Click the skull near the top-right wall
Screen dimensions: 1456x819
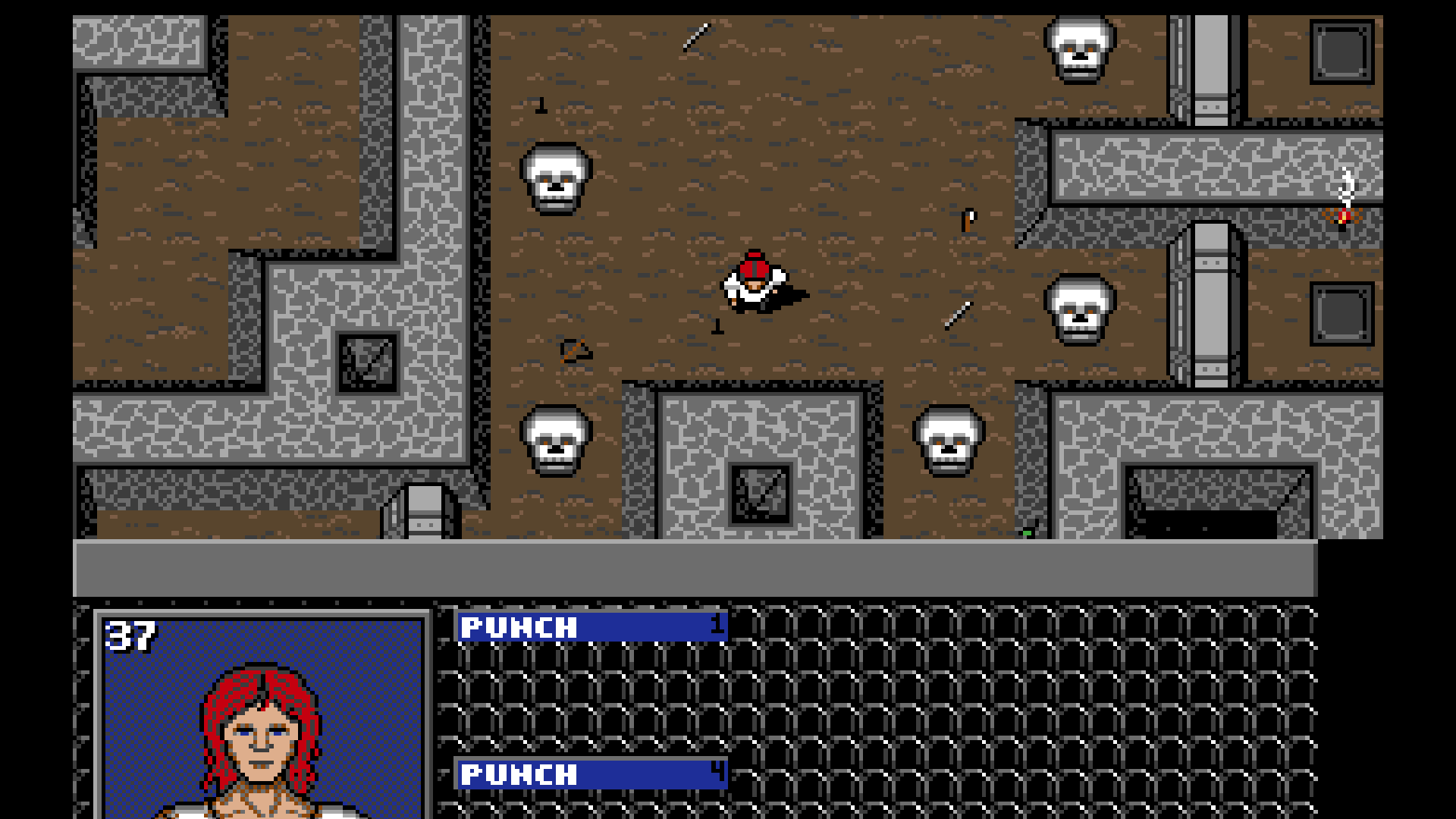click(x=1081, y=49)
